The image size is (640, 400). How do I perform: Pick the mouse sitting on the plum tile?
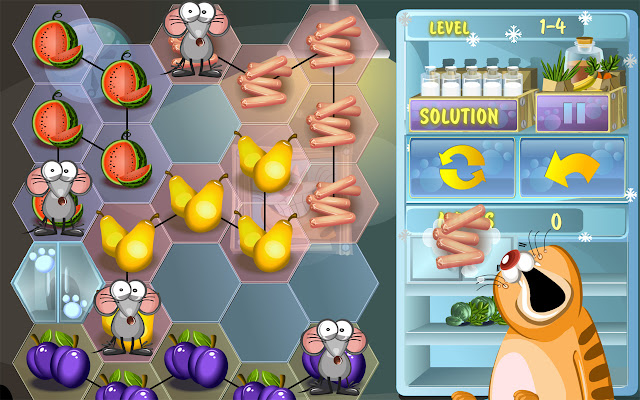point(334,351)
